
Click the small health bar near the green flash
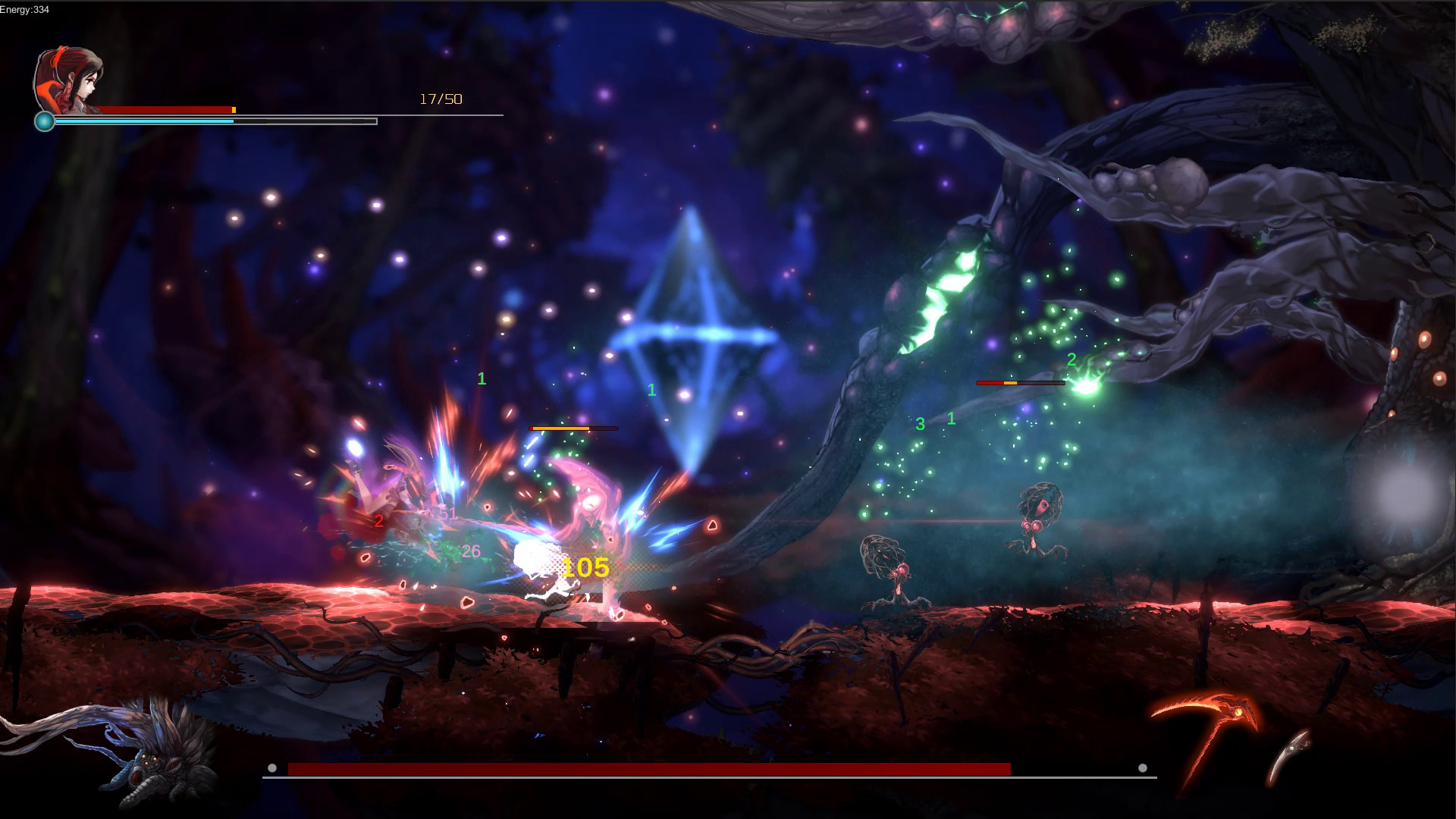click(x=1022, y=383)
